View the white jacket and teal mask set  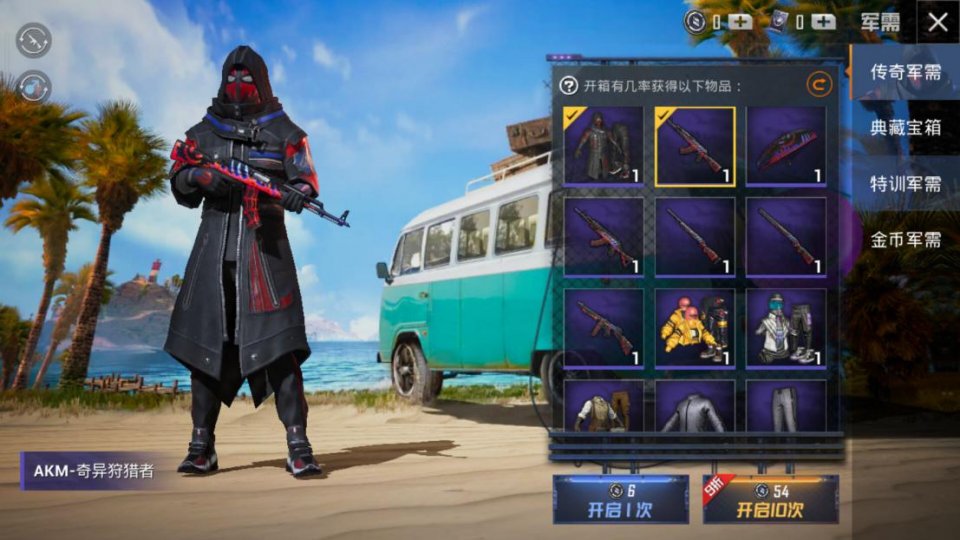786,328
